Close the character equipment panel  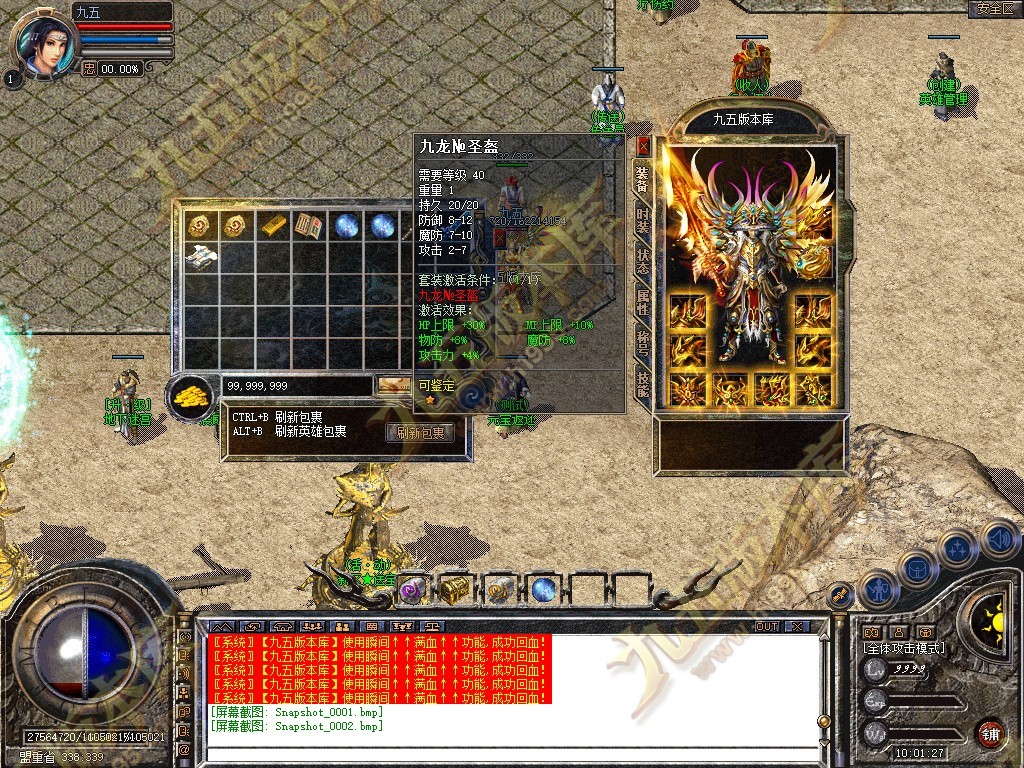point(643,145)
